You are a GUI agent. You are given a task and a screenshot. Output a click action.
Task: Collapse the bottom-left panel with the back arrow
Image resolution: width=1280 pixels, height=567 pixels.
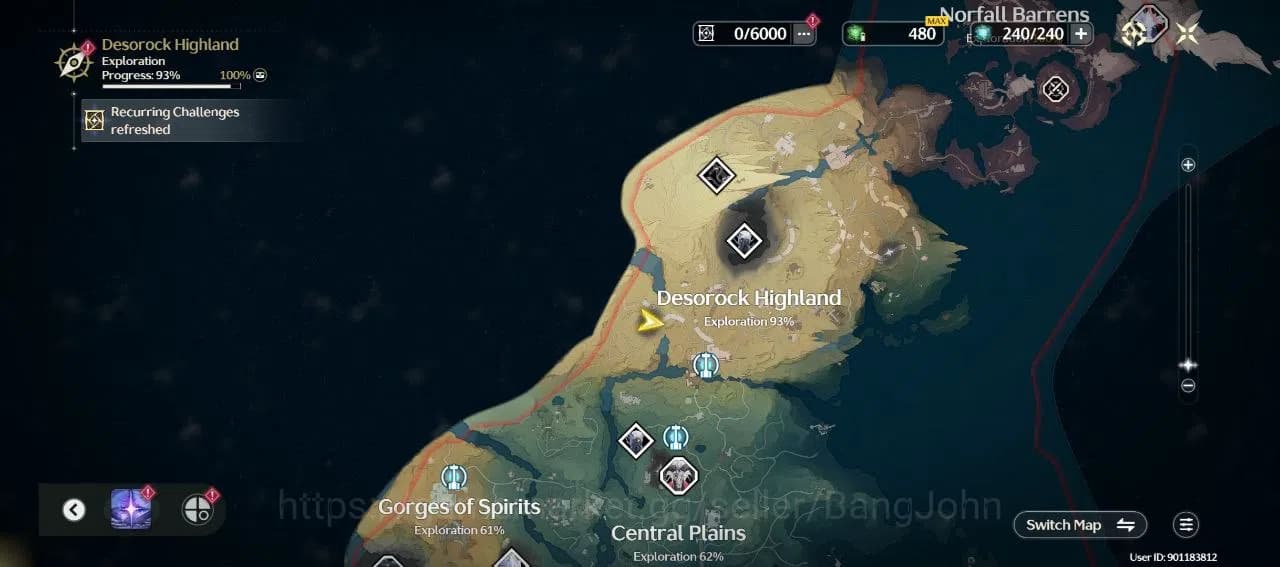74,510
